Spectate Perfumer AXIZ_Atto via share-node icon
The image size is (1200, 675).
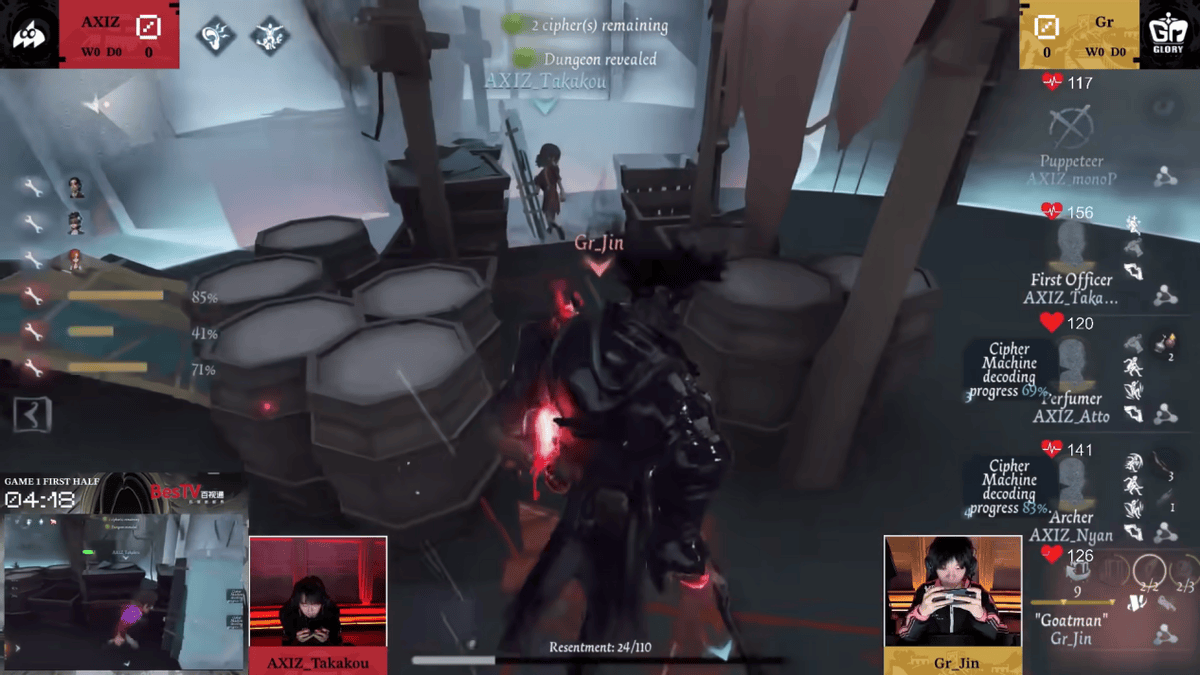tap(1164, 413)
